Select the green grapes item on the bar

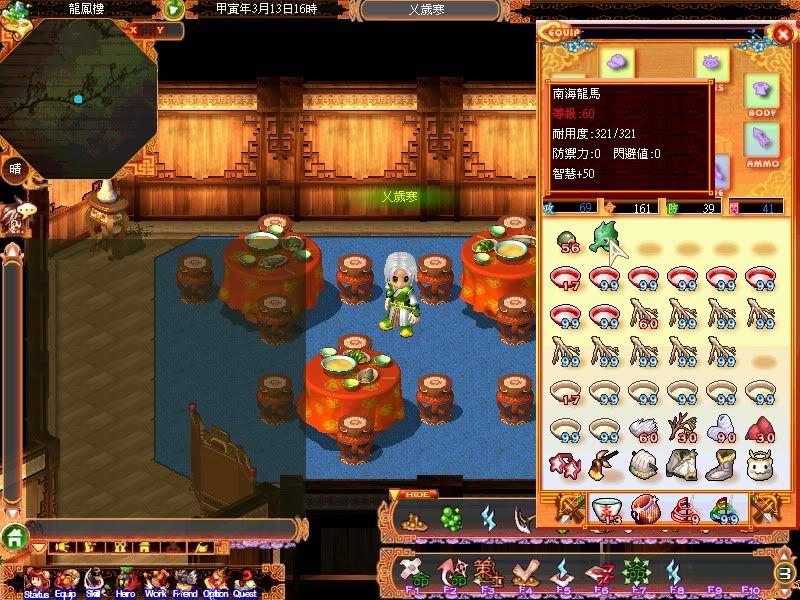click(x=451, y=519)
